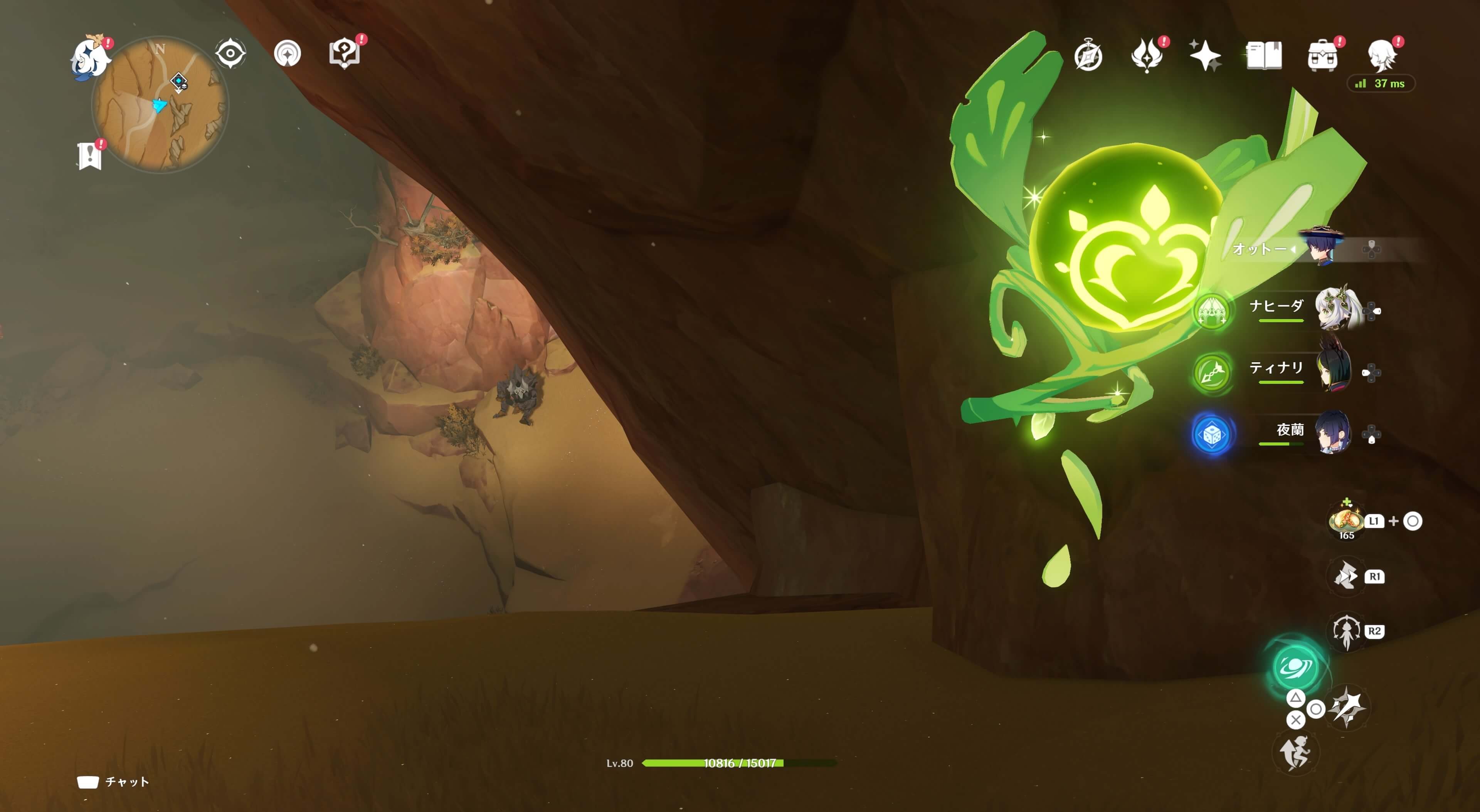The image size is (1480, 812).
Task: Trigger the sprint running figure icon
Action: (x=1295, y=753)
